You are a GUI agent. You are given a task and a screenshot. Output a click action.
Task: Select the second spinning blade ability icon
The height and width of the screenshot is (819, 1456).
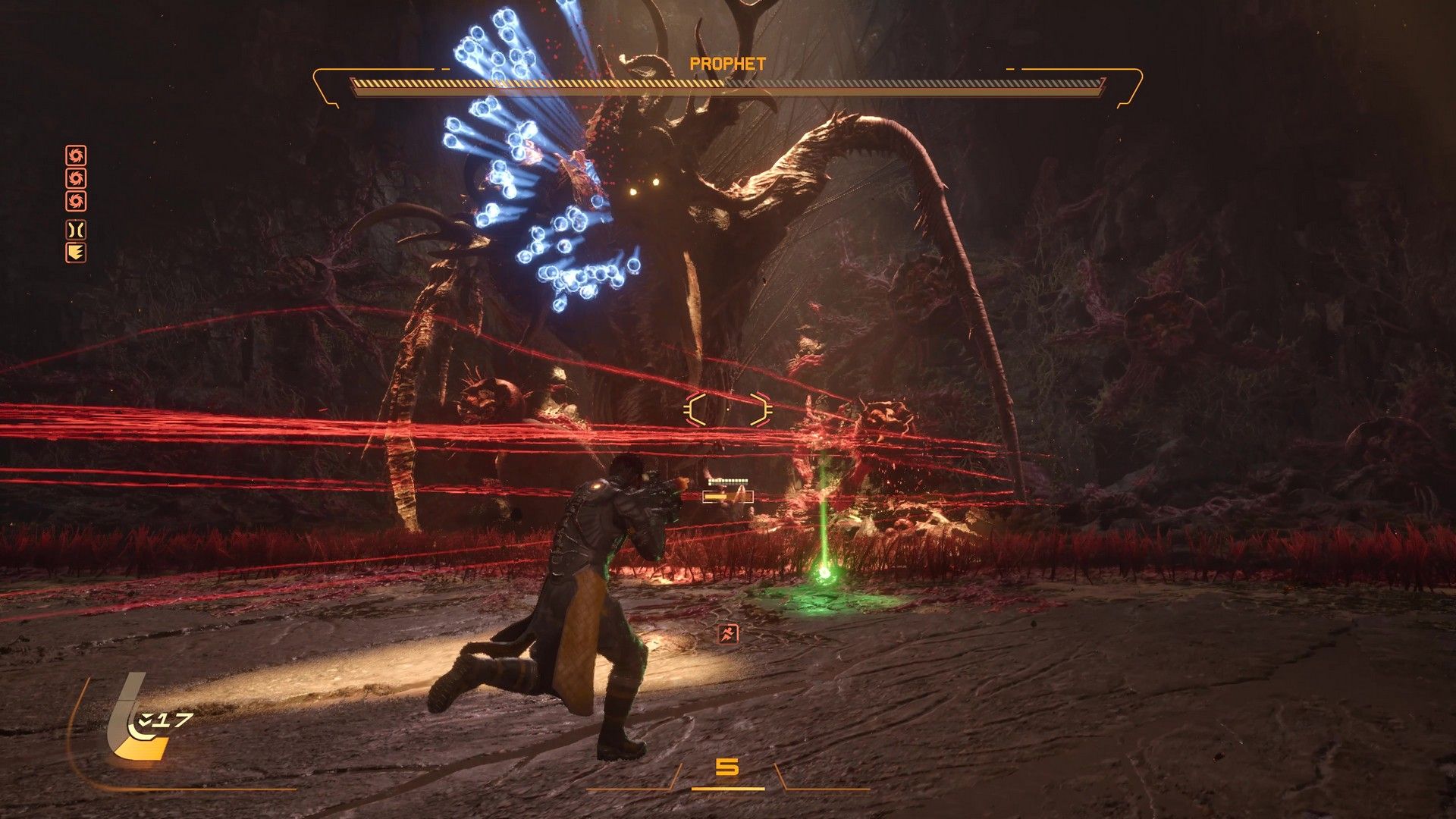[76, 178]
